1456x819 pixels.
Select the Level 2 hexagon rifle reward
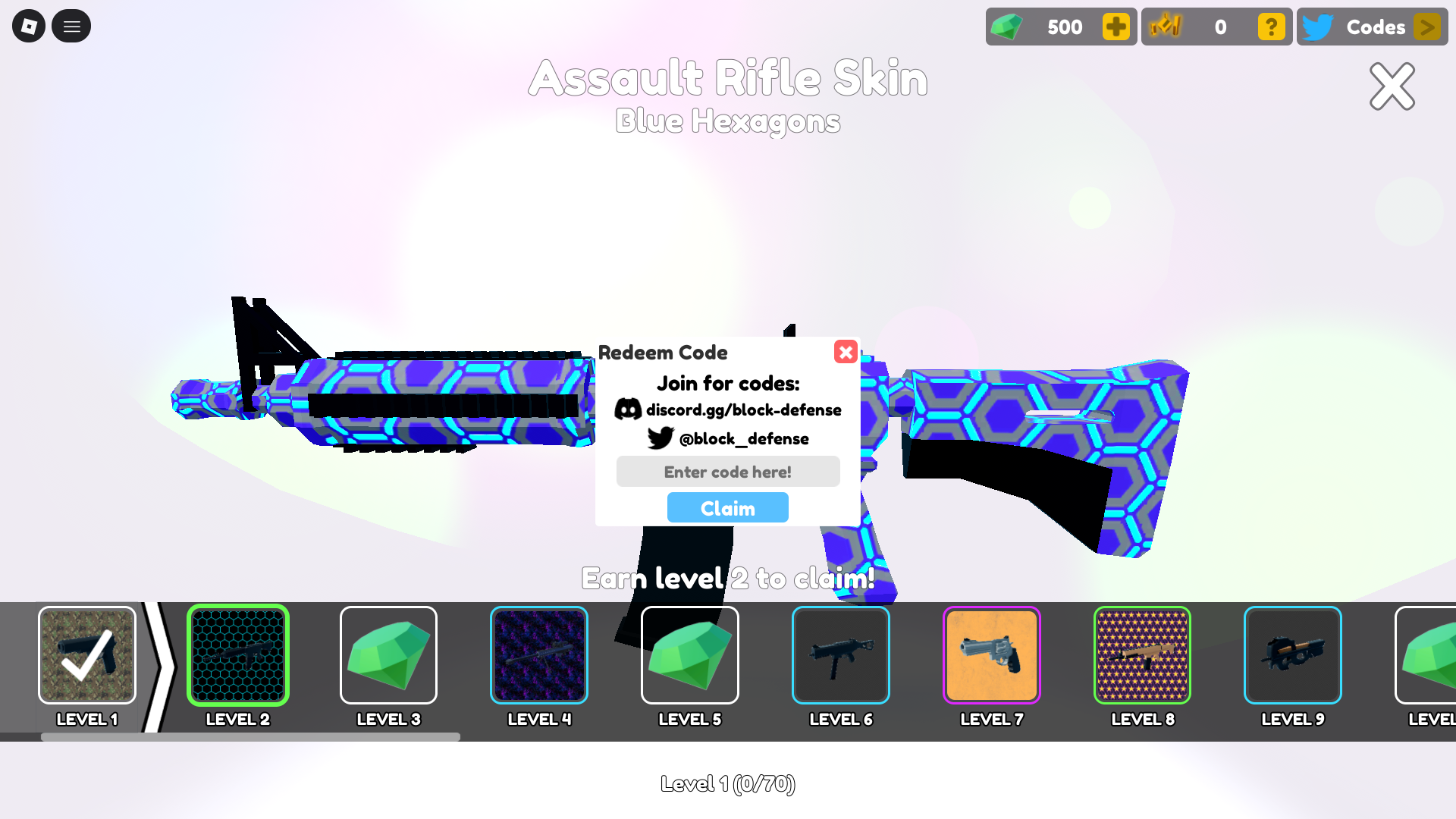pos(238,655)
